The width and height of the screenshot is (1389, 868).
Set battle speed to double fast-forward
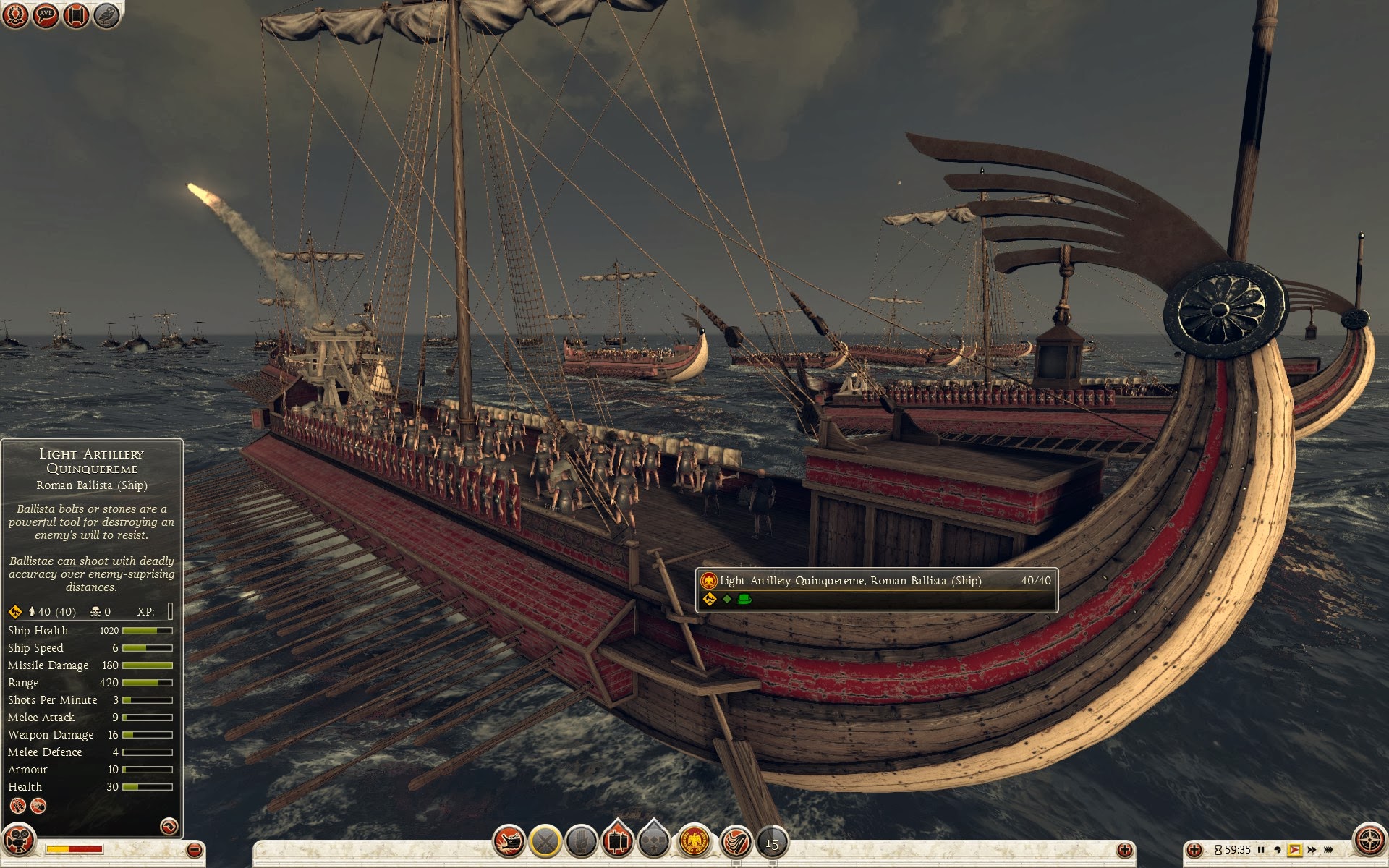pos(1312,850)
